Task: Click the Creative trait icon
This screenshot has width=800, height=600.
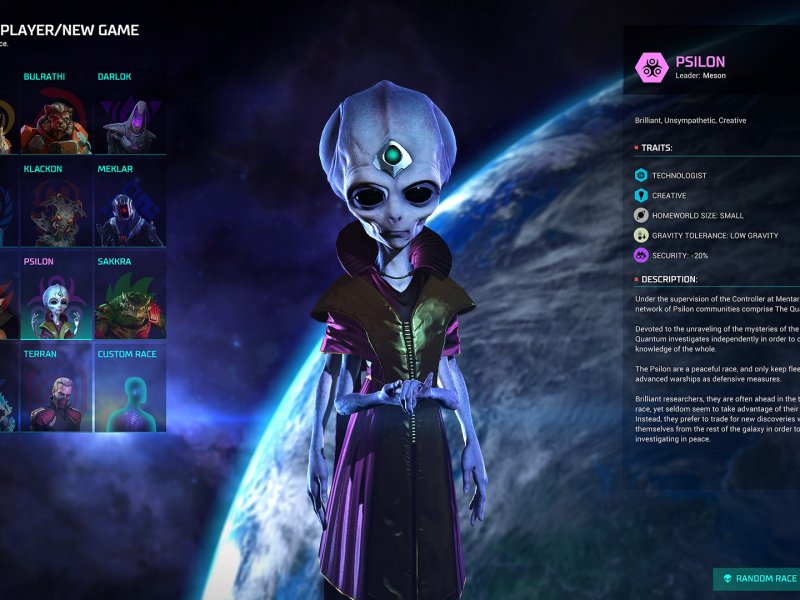Action: pyautogui.click(x=641, y=195)
